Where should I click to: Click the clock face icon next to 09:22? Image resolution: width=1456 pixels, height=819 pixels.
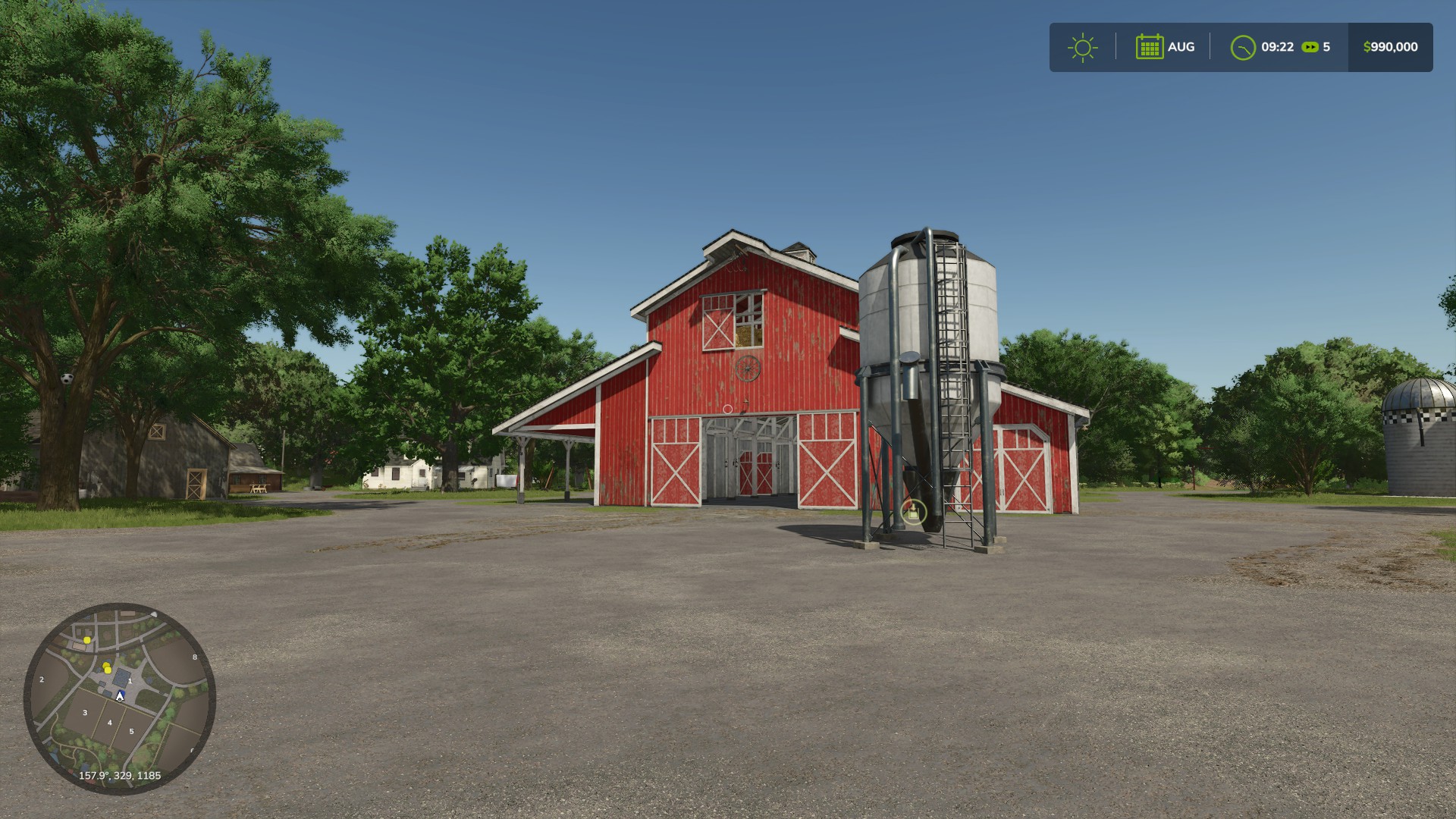pyautogui.click(x=1242, y=47)
